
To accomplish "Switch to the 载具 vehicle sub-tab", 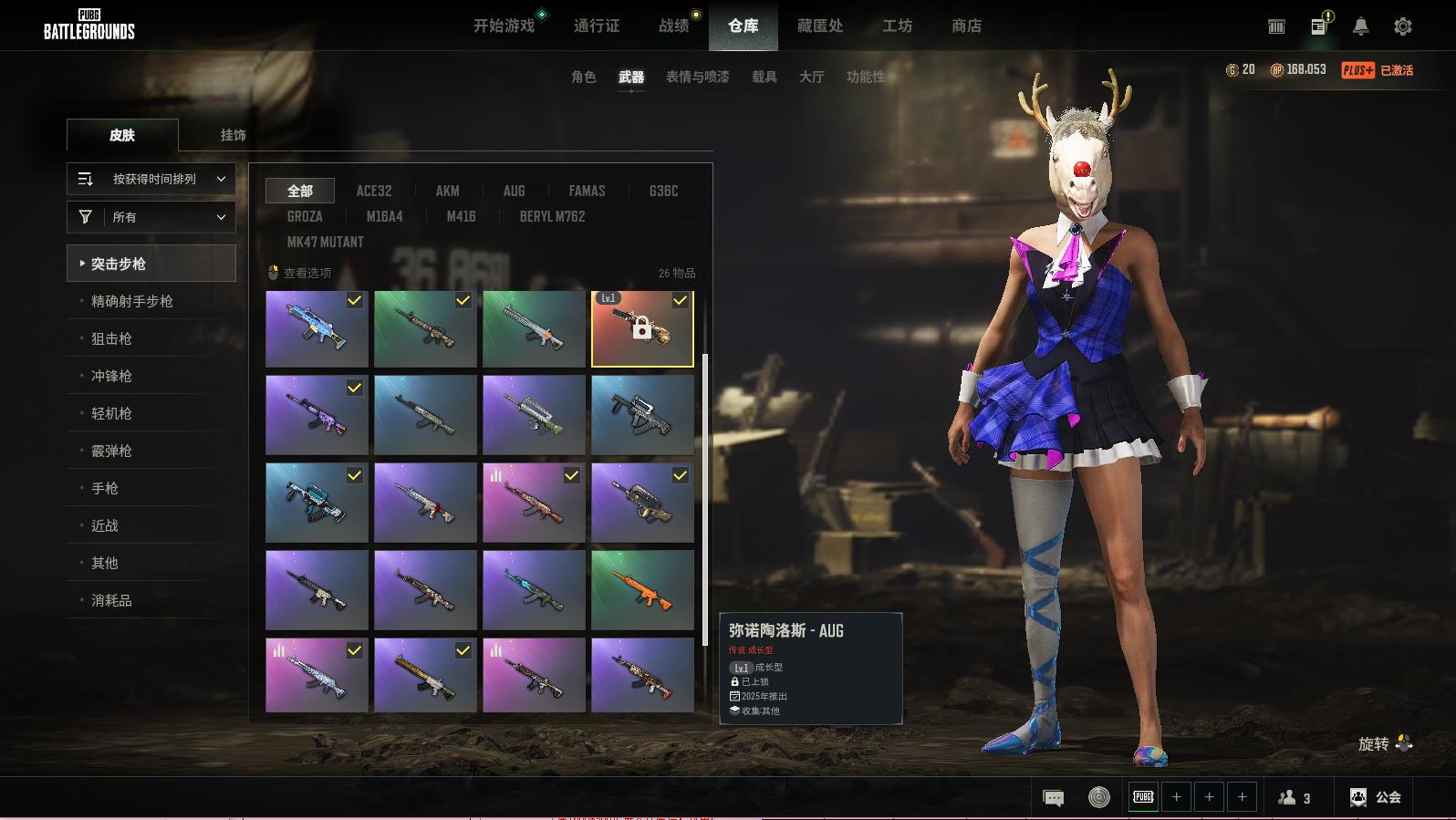I will coord(764,77).
